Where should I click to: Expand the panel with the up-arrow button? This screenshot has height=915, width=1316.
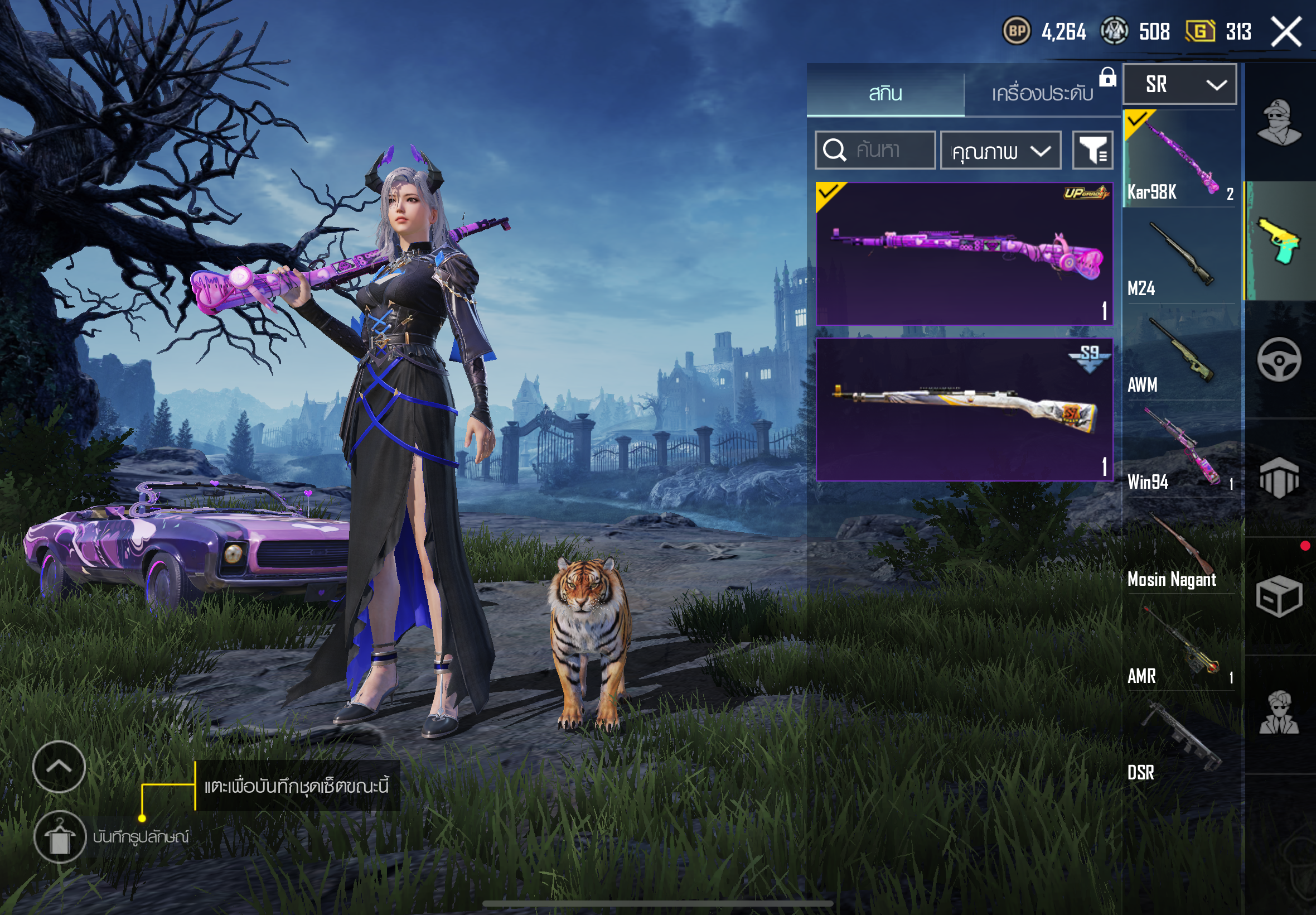(x=59, y=767)
